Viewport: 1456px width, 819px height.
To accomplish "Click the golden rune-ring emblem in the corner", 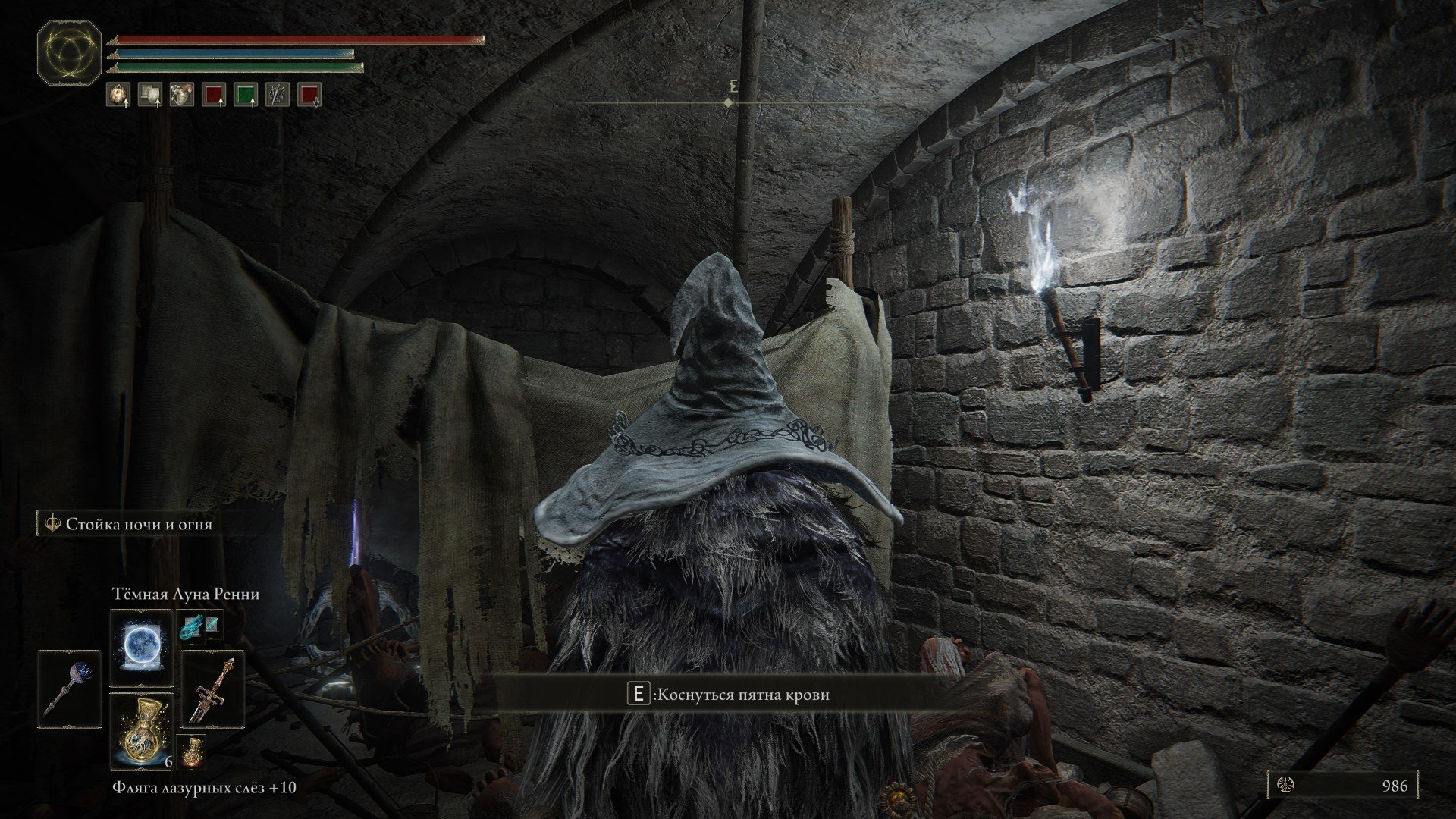I will 69,53.
